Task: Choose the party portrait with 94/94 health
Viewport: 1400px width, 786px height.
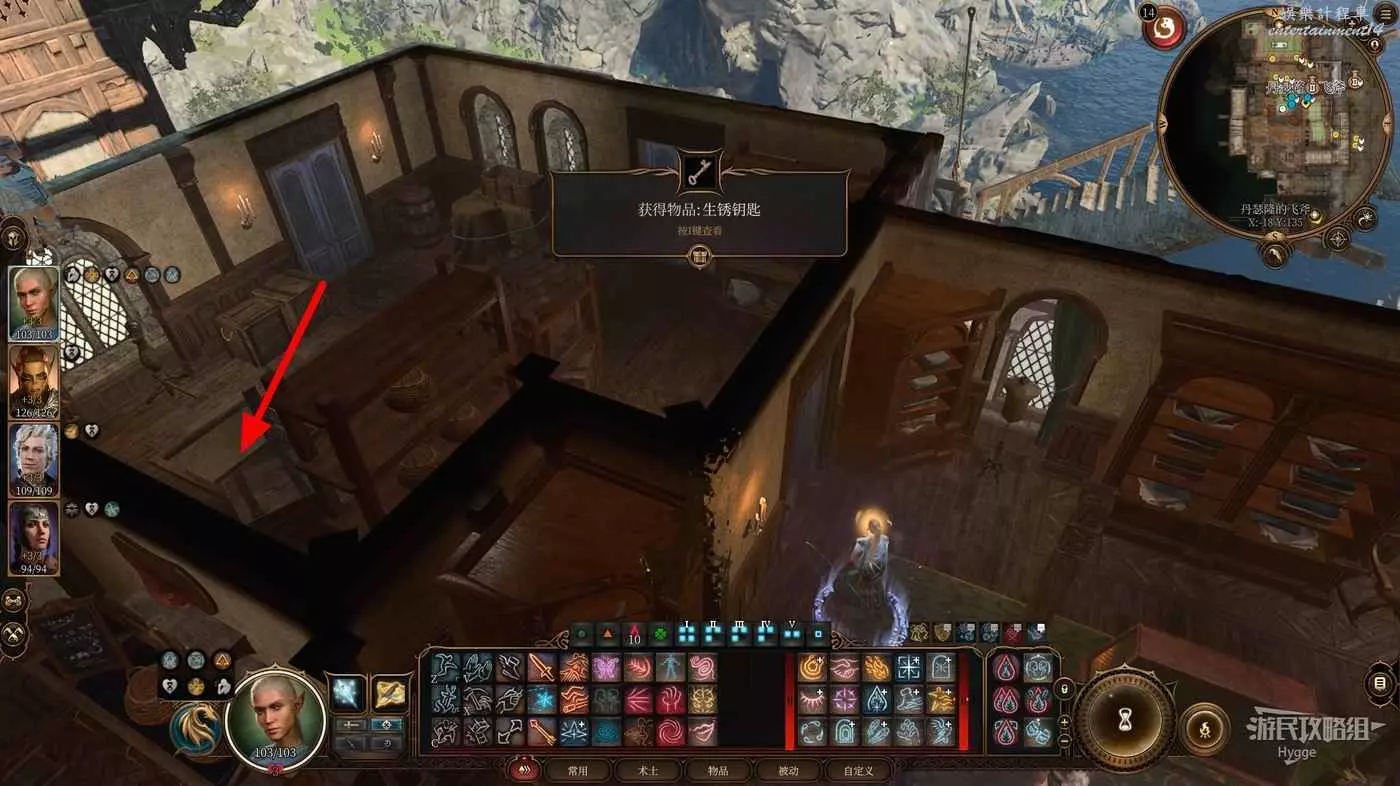Action: (x=34, y=538)
